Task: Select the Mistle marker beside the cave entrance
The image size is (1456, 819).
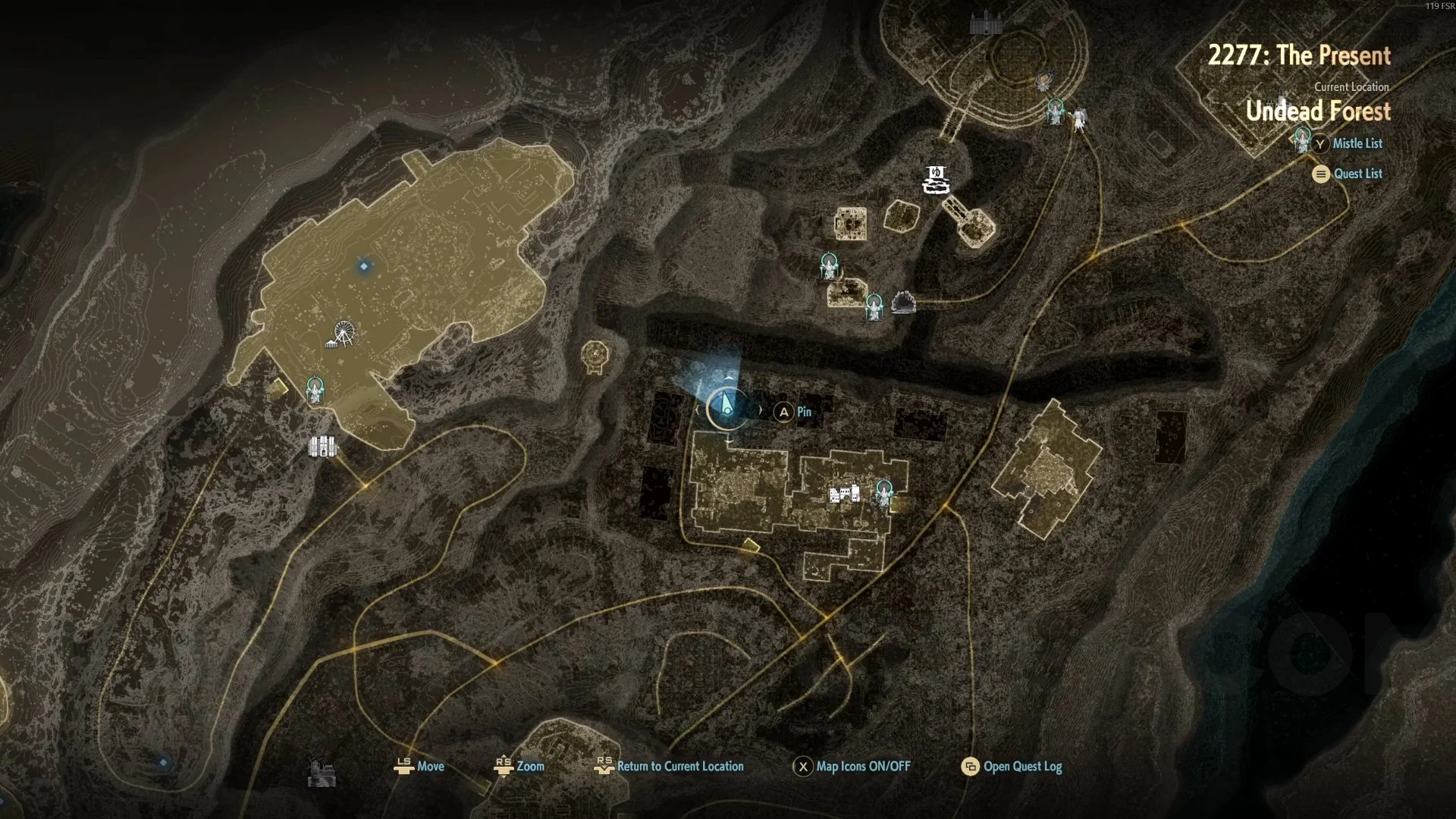Action: 874,306
